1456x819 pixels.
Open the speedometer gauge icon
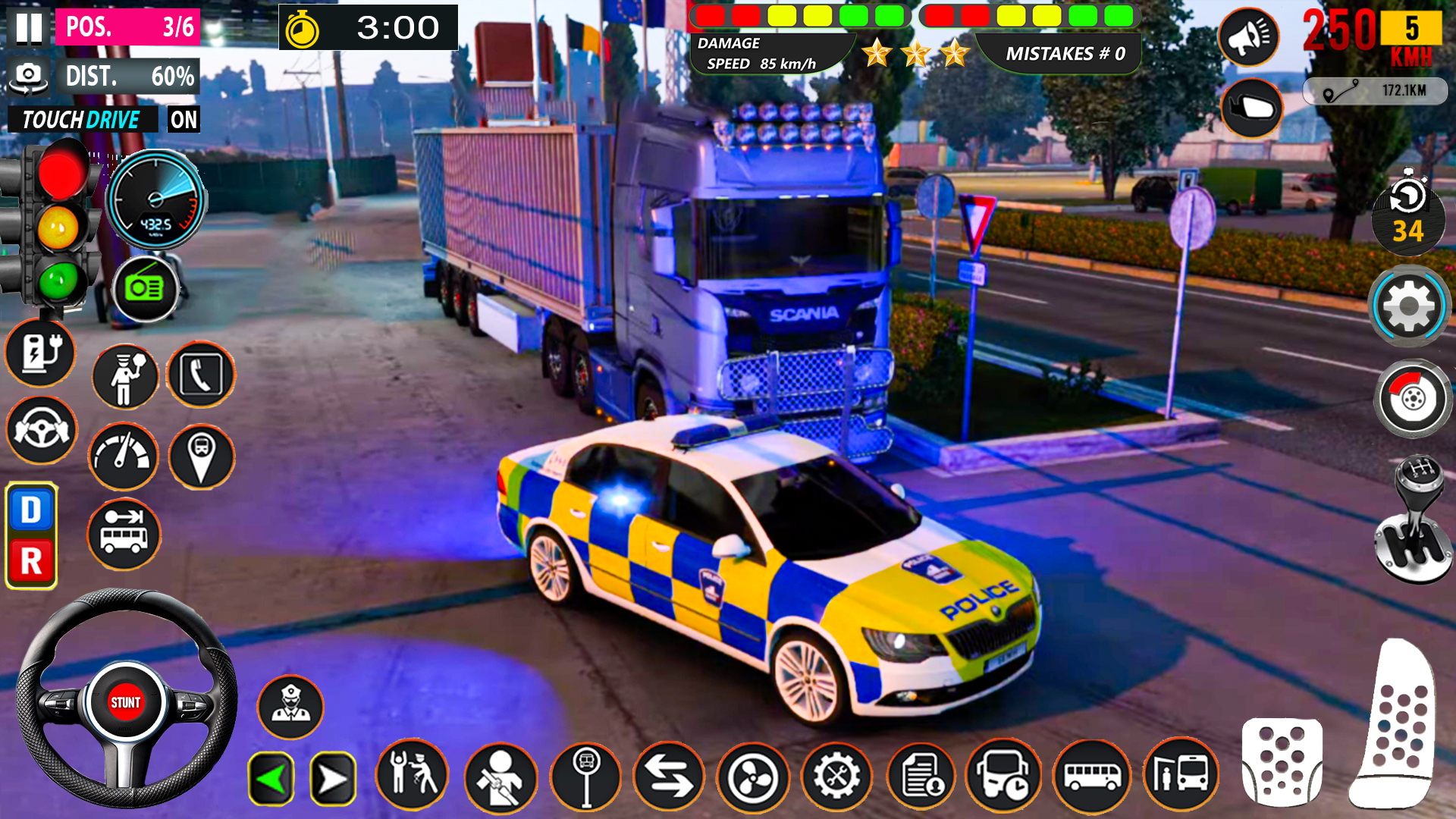tap(124, 457)
